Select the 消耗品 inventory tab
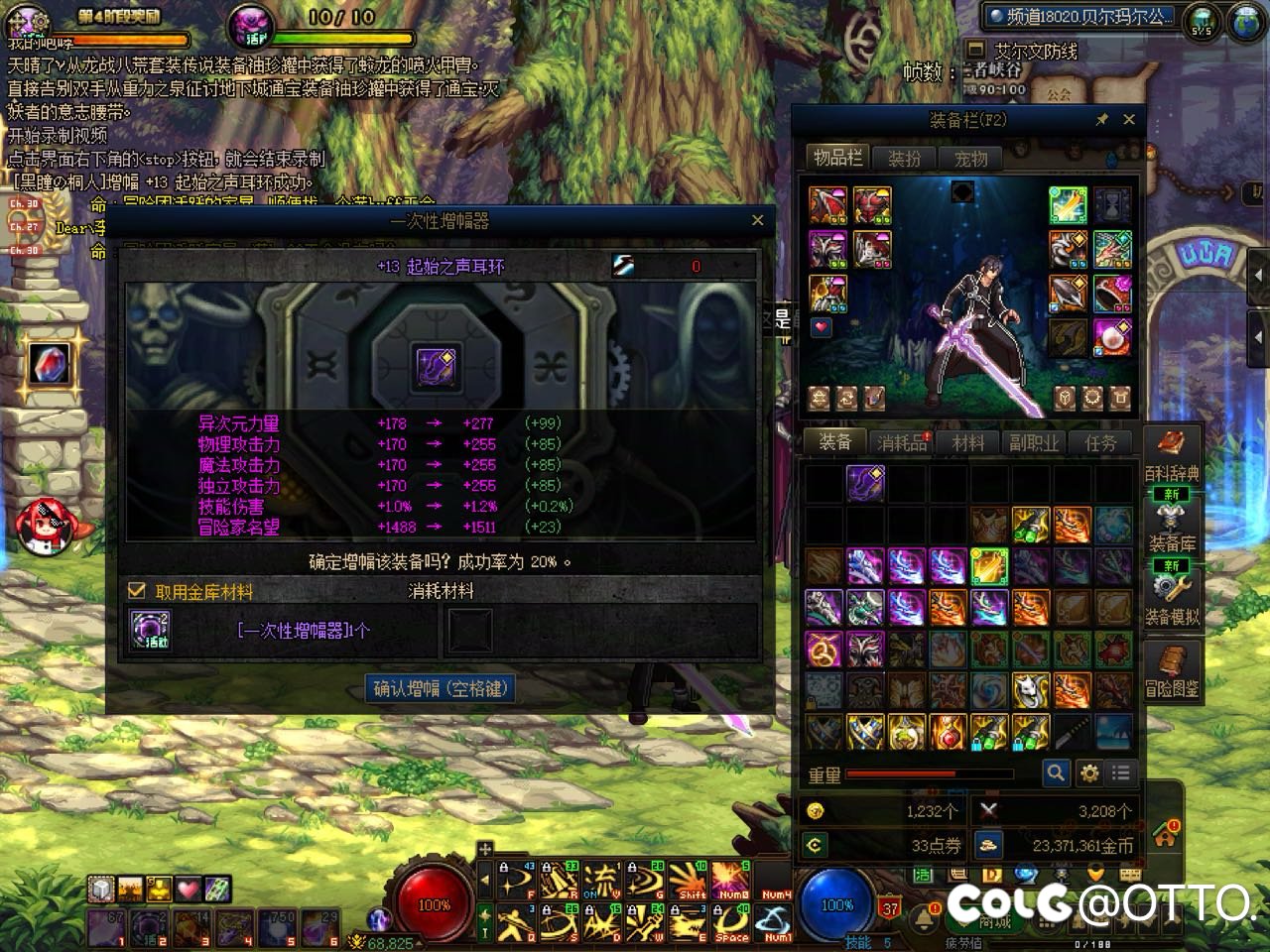The height and width of the screenshot is (952, 1270). coord(902,442)
